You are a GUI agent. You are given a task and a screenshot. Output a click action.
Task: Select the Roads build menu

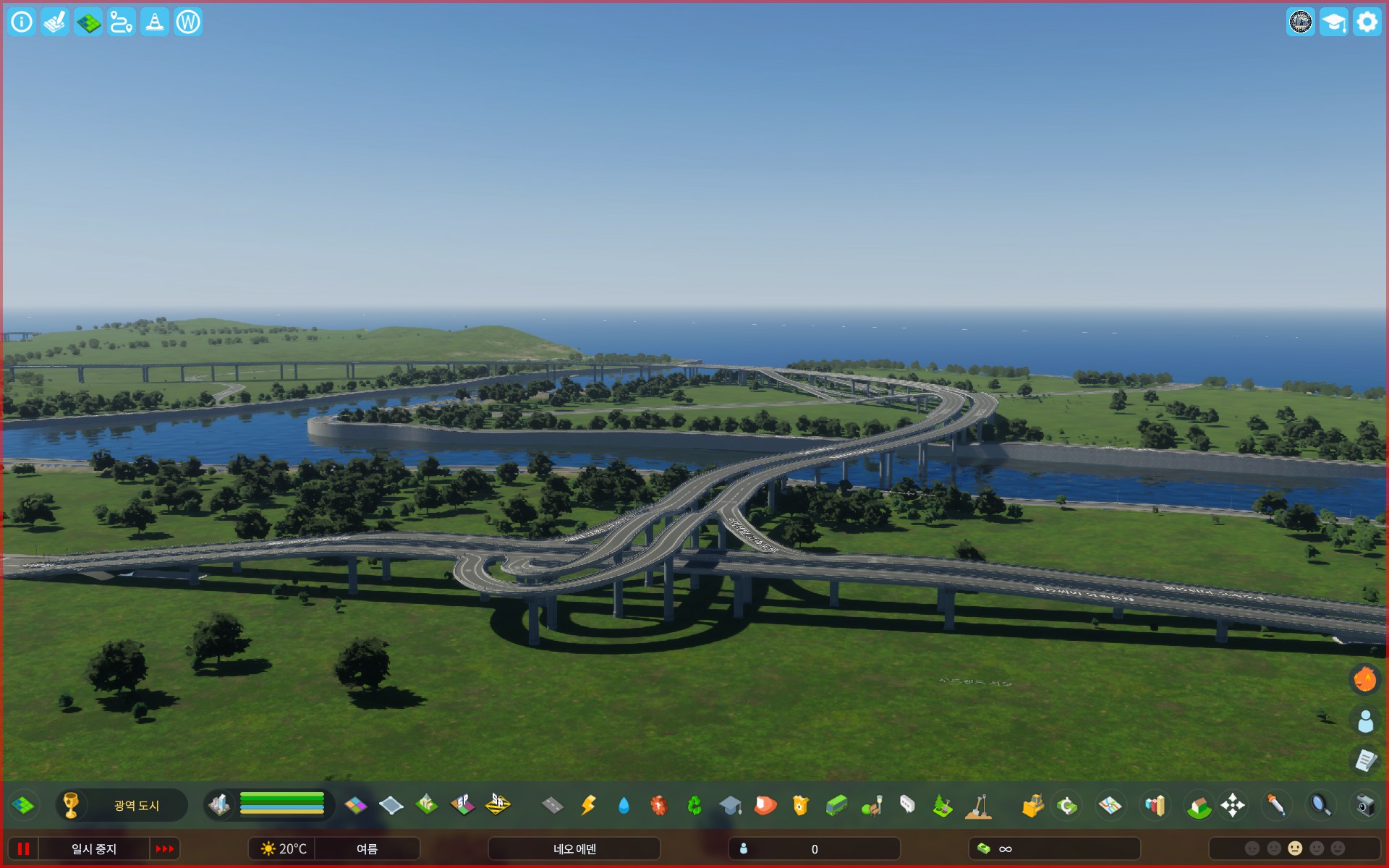[553, 805]
